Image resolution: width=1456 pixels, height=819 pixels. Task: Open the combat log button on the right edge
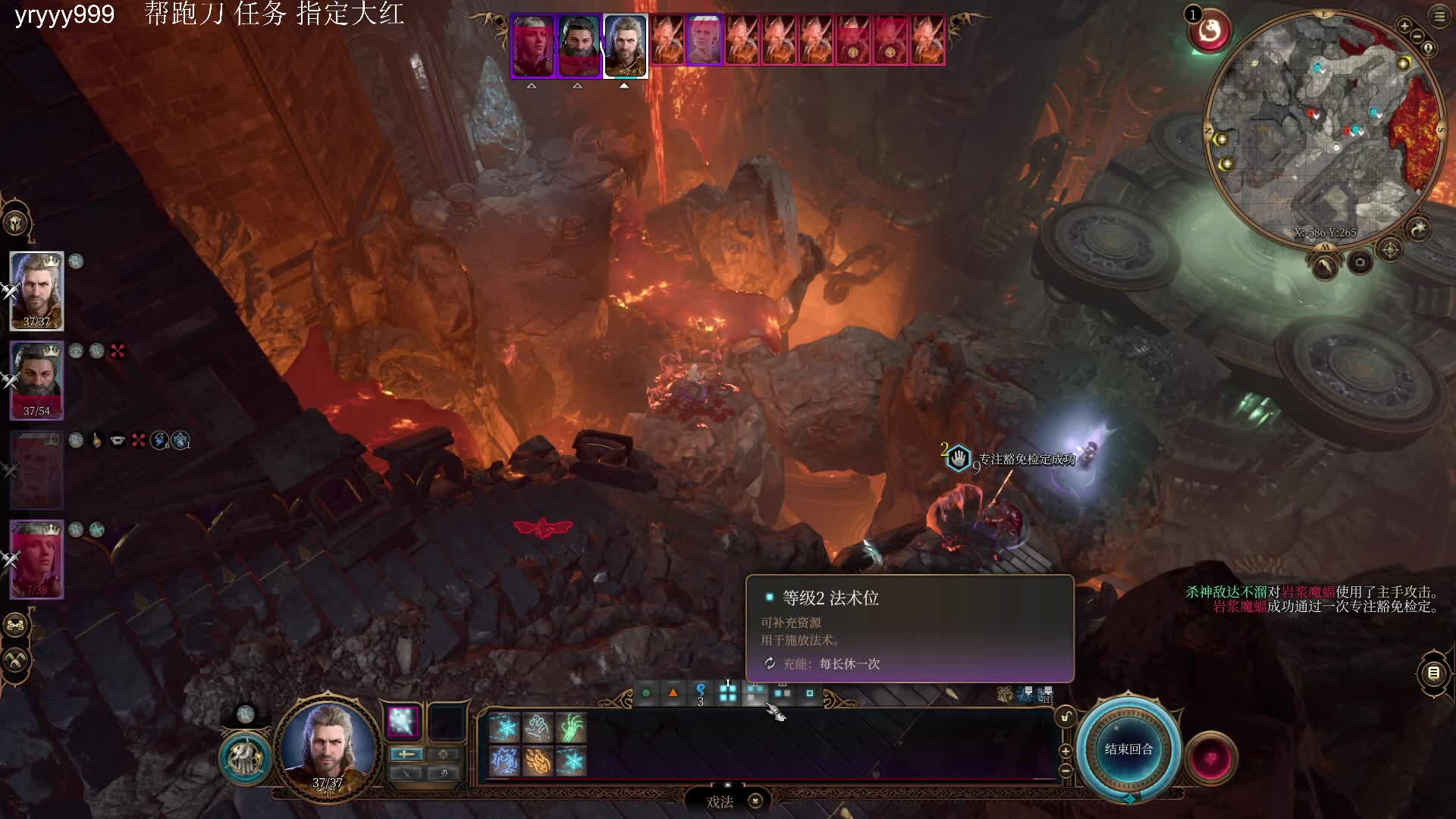click(x=1433, y=673)
